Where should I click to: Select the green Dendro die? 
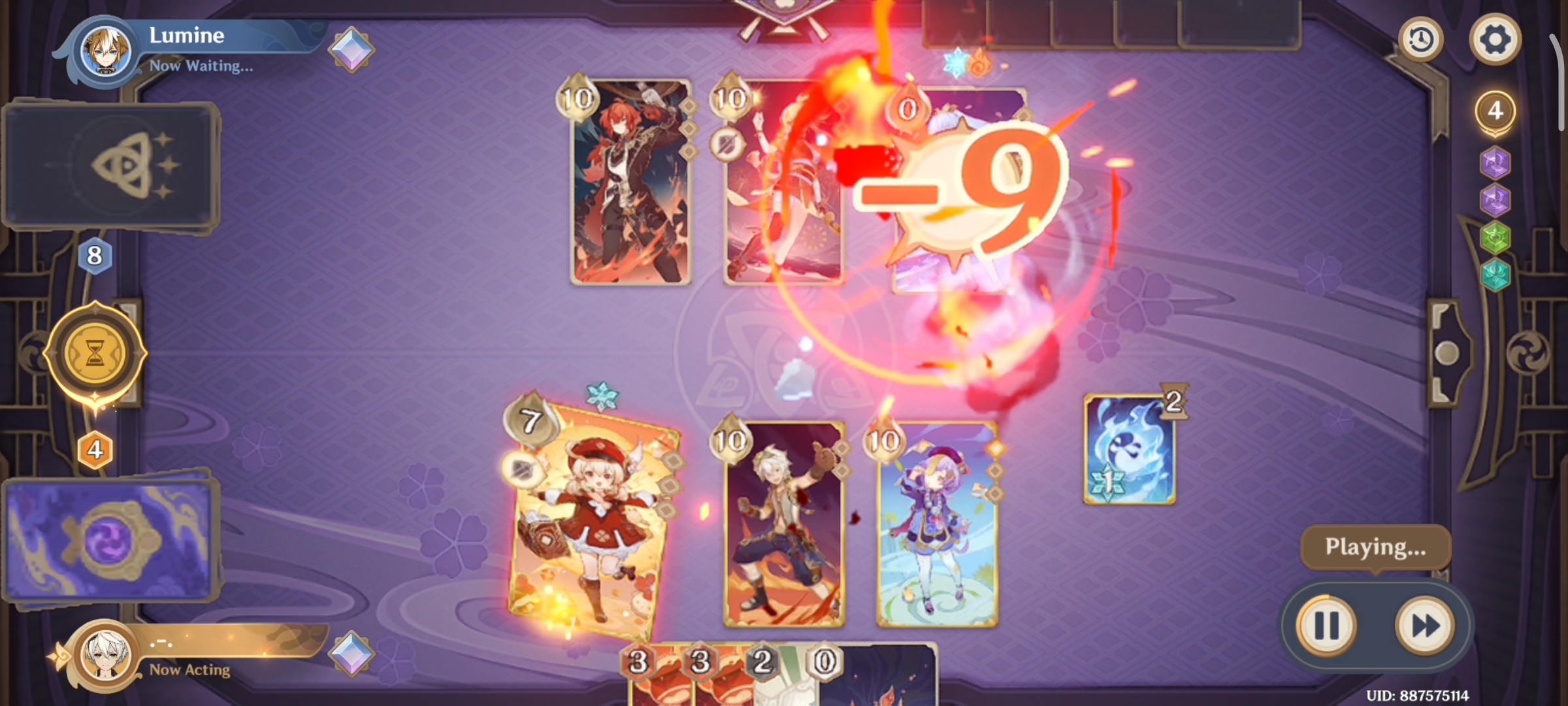[1495, 237]
